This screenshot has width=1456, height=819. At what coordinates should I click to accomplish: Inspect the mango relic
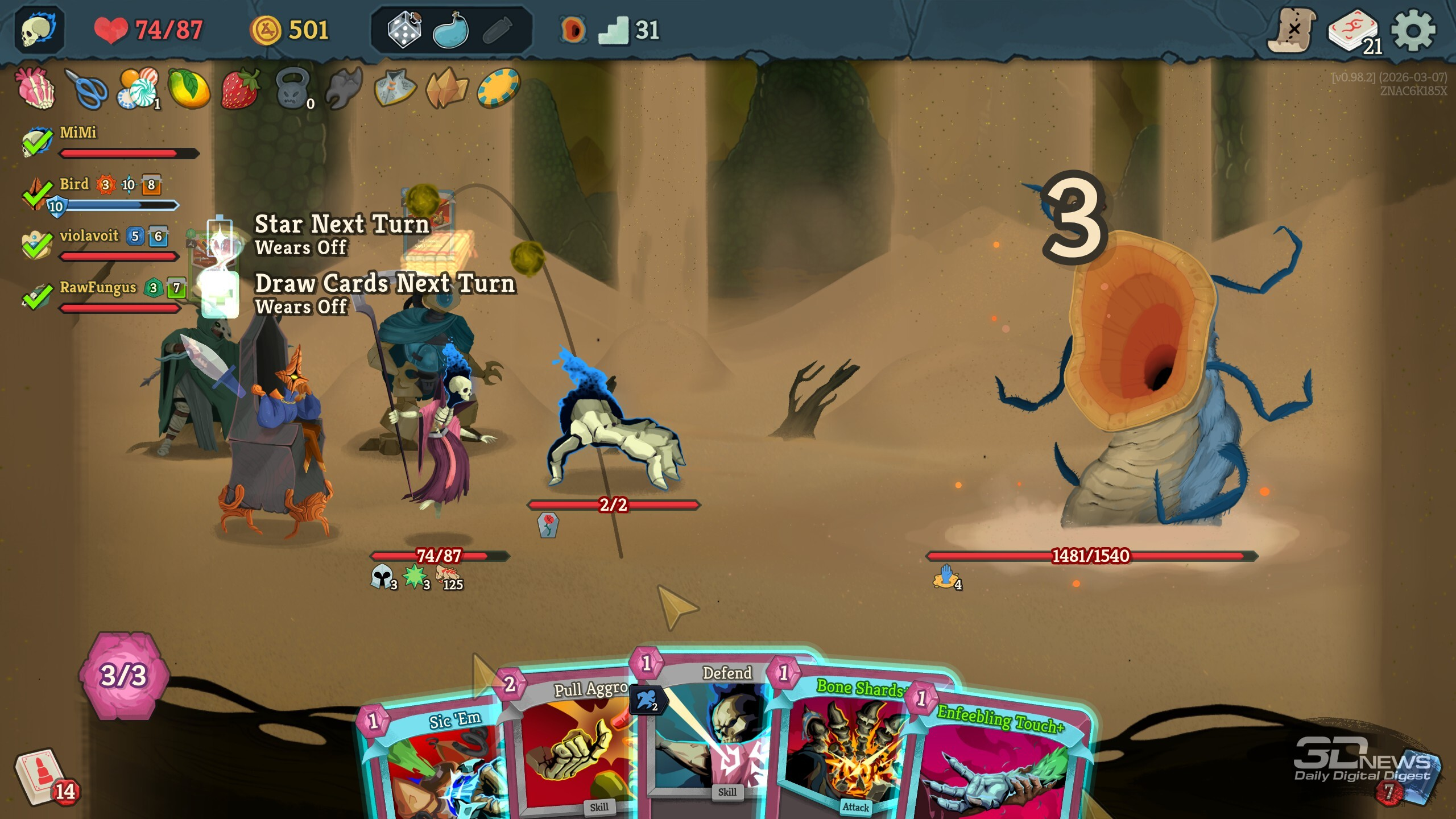tap(189, 89)
